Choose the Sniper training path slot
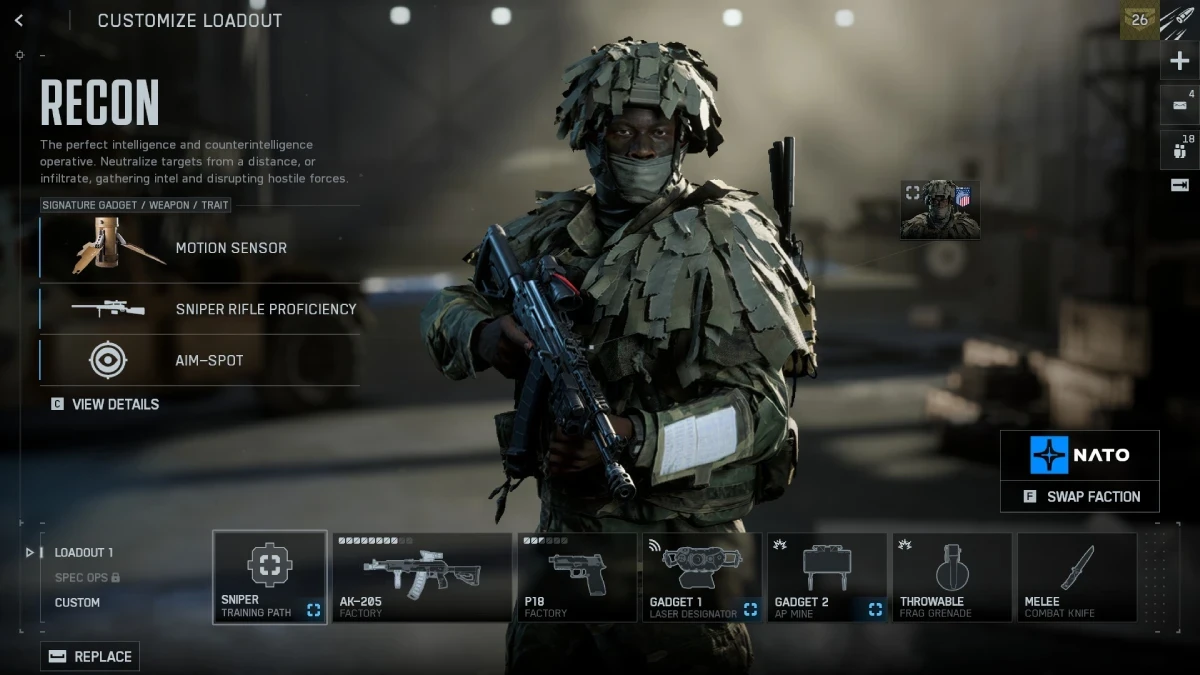This screenshot has width=1200, height=675. pos(270,577)
